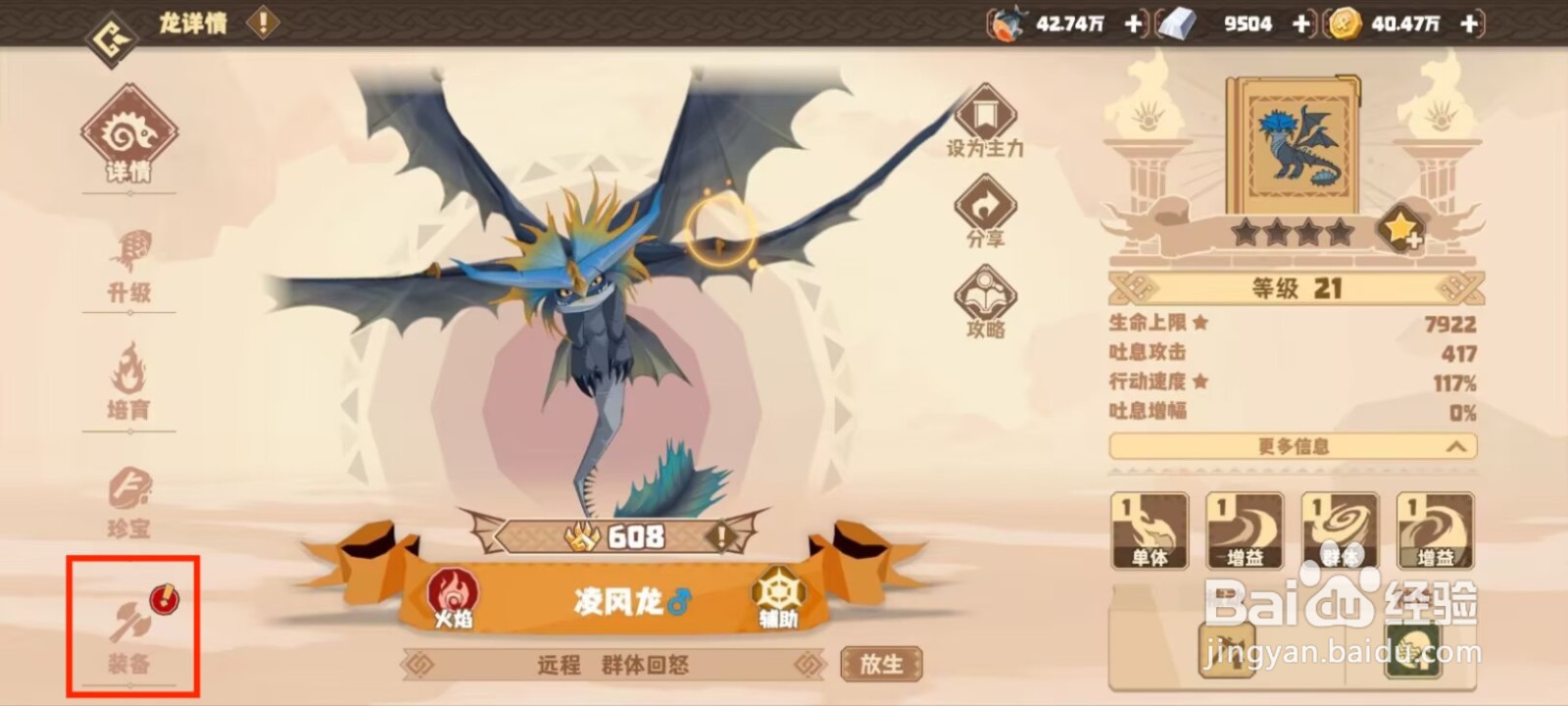Open the 攻略 strategy guide icon
This screenshot has height=706, width=1568.
[x=985, y=294]
